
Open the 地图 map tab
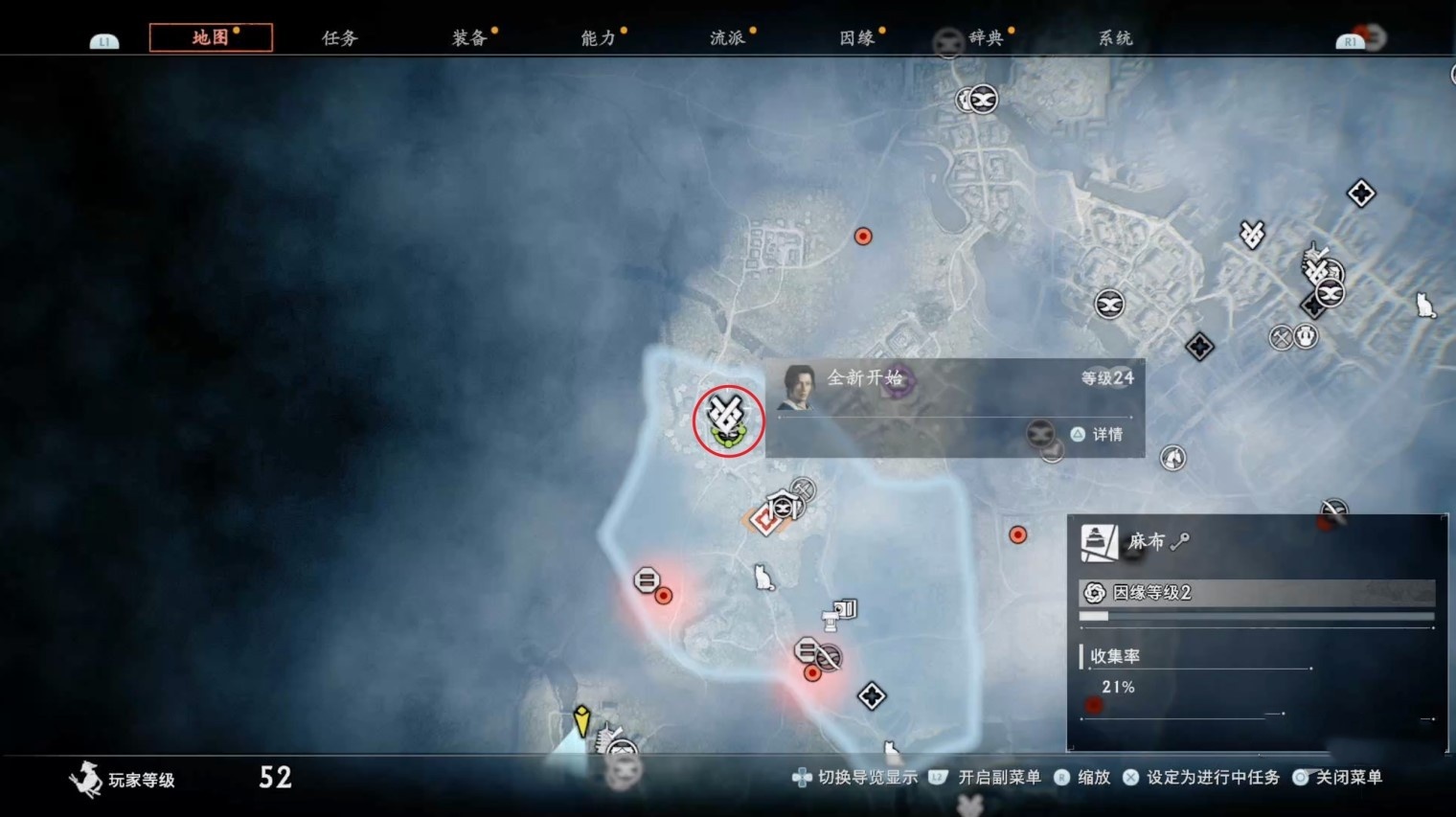(x=211, y=37)
